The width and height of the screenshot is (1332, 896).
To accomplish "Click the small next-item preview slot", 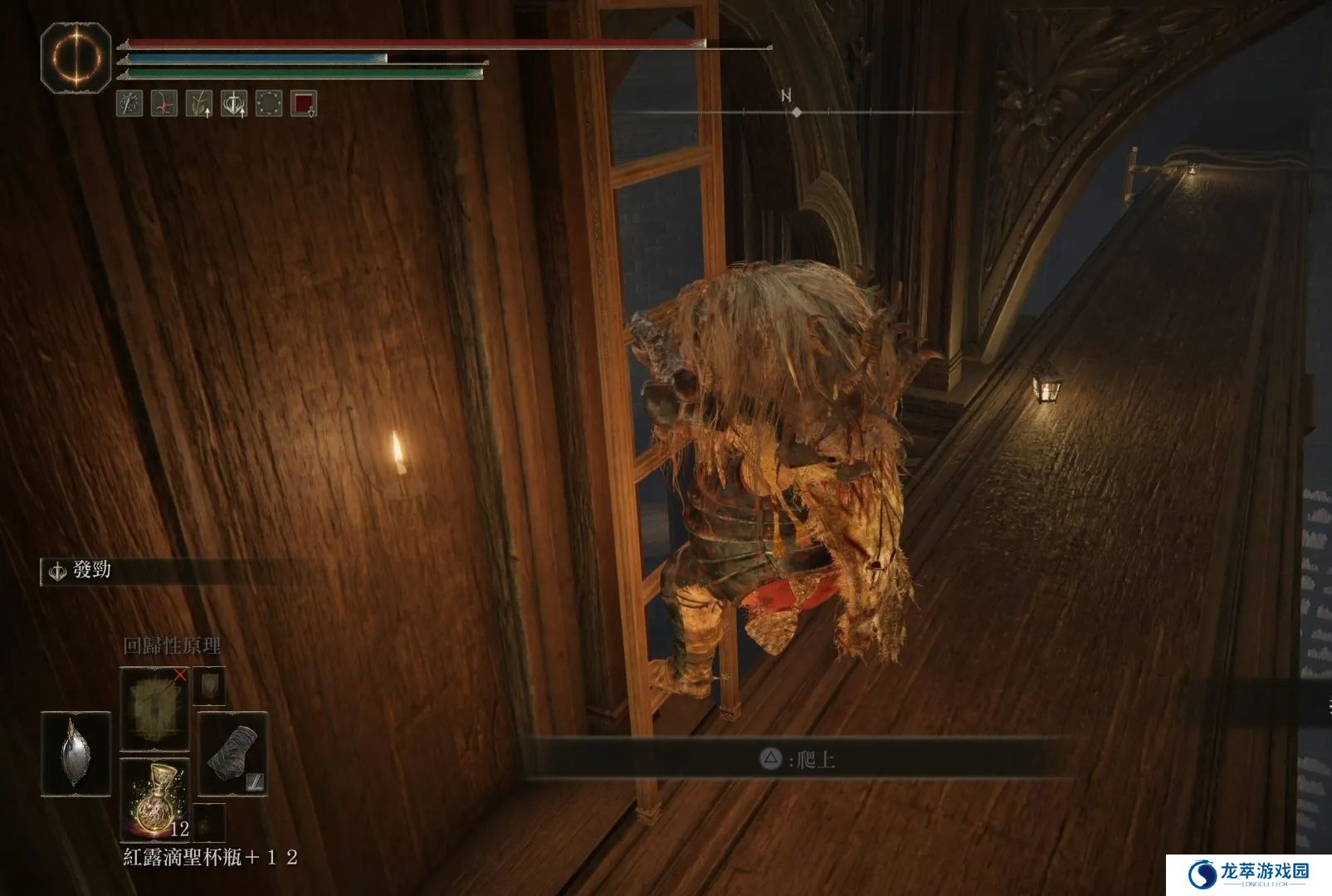I will point(209,821).
